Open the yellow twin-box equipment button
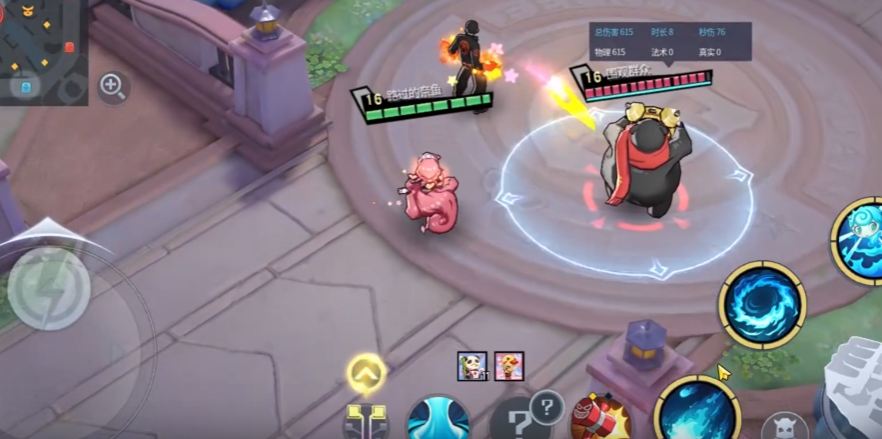This screenshot has height=439, width=882. click(365, 420)
